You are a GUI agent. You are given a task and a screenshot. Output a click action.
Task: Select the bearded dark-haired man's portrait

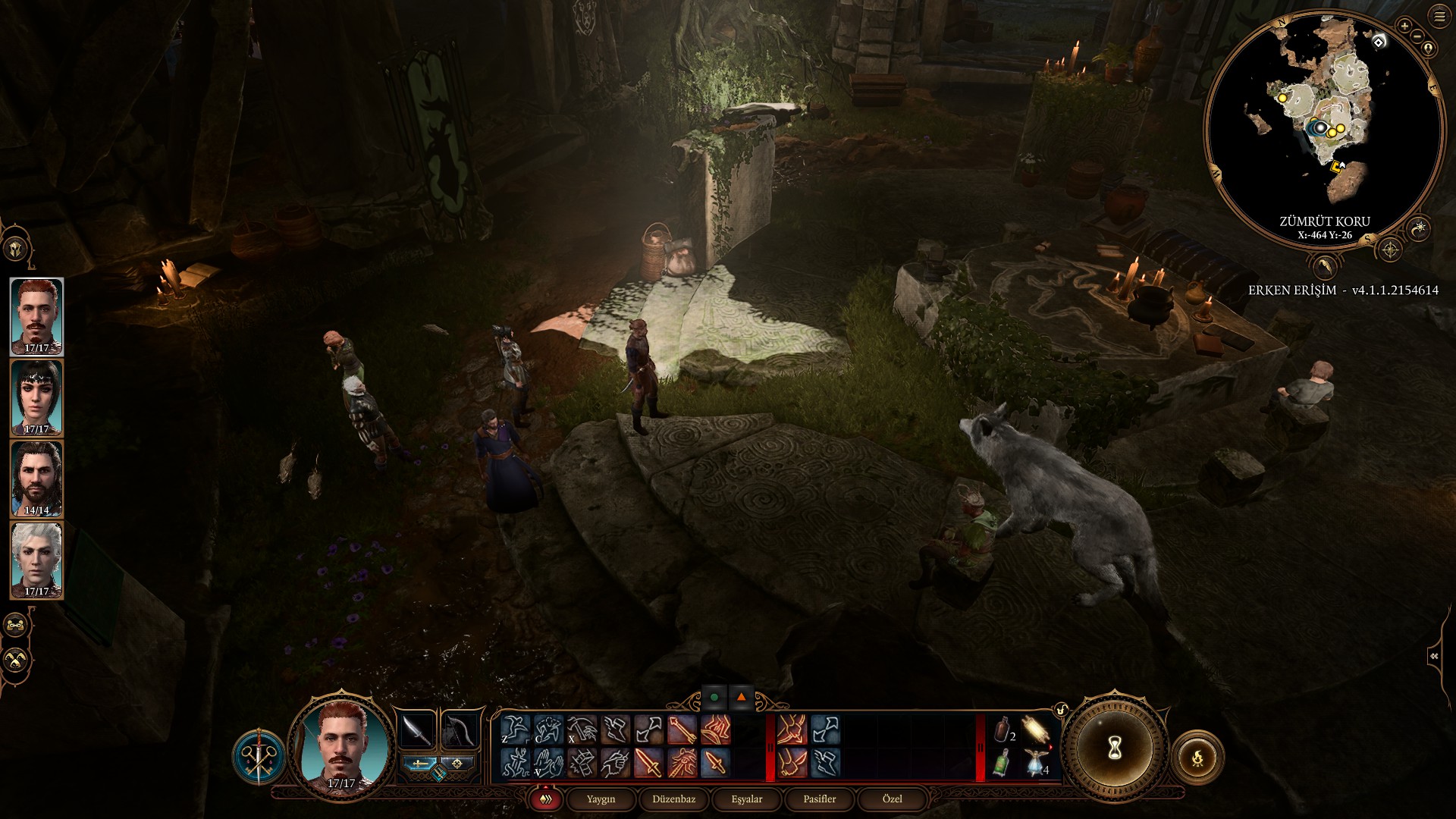pyautogui.click(x=36, y=479)
